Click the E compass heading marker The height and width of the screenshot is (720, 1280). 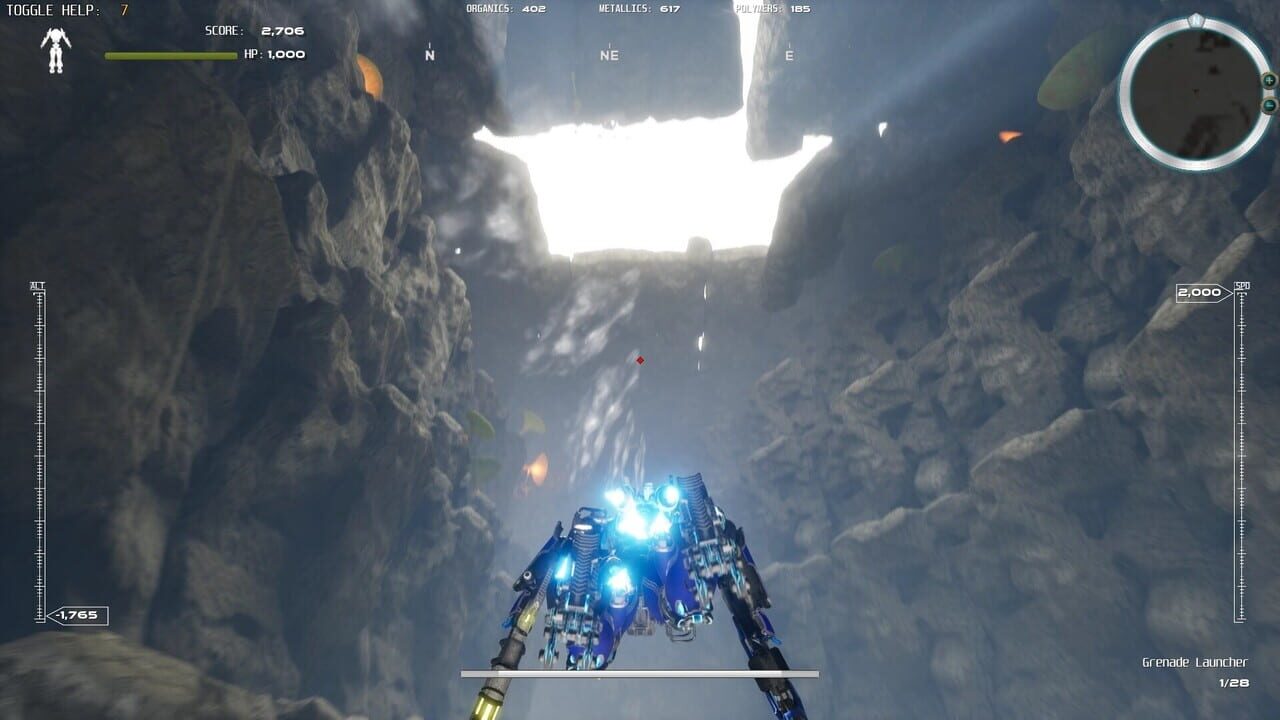point(788,55)
